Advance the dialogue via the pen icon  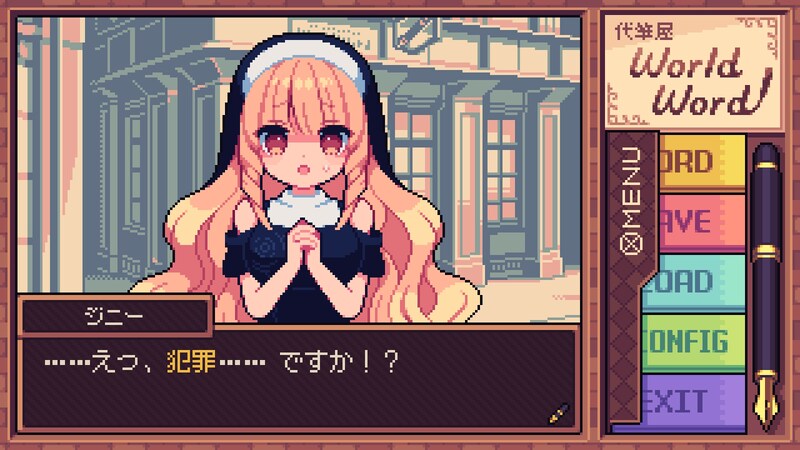coord(558,411)
